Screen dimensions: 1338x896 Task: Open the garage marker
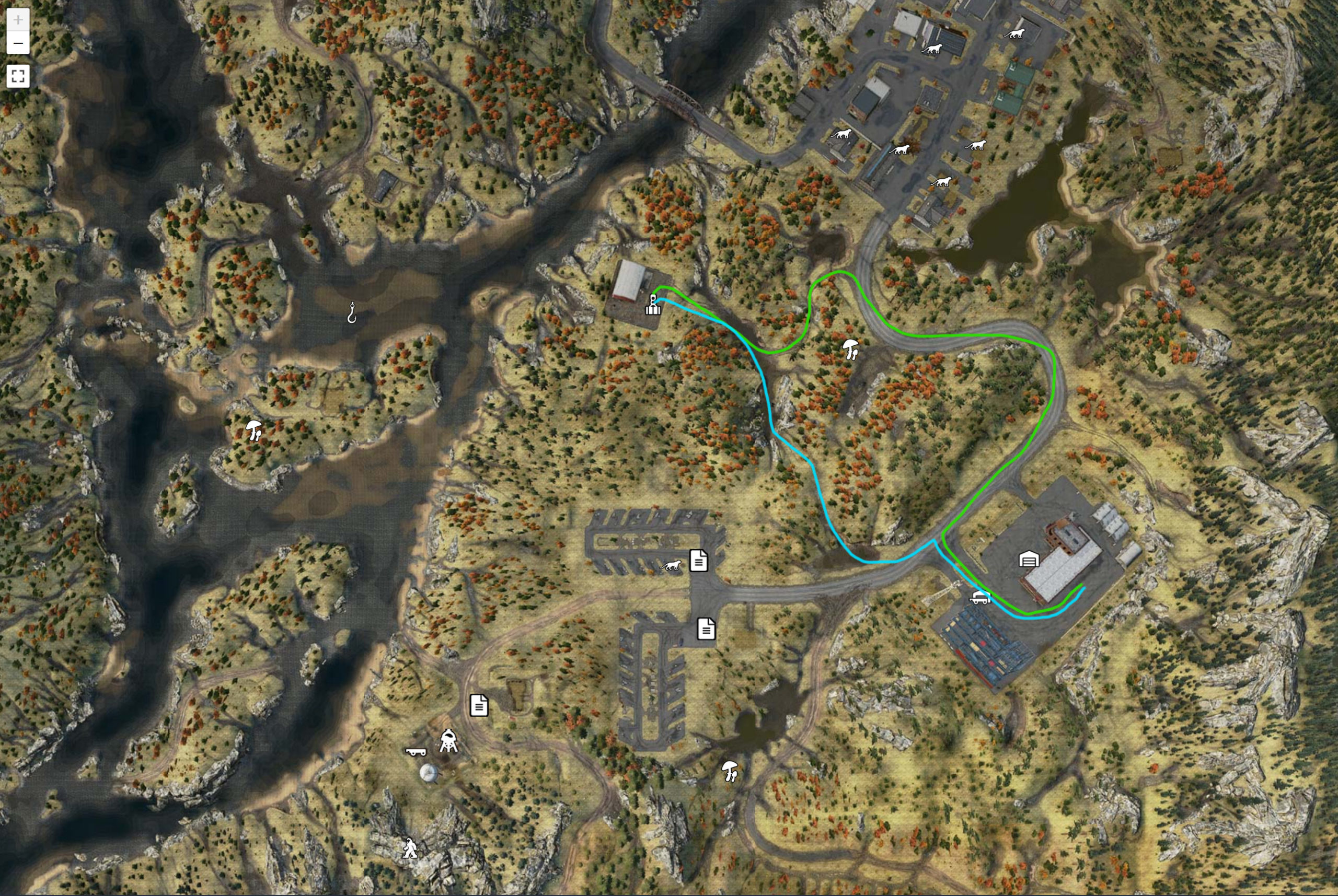[x=1029, y=559]
